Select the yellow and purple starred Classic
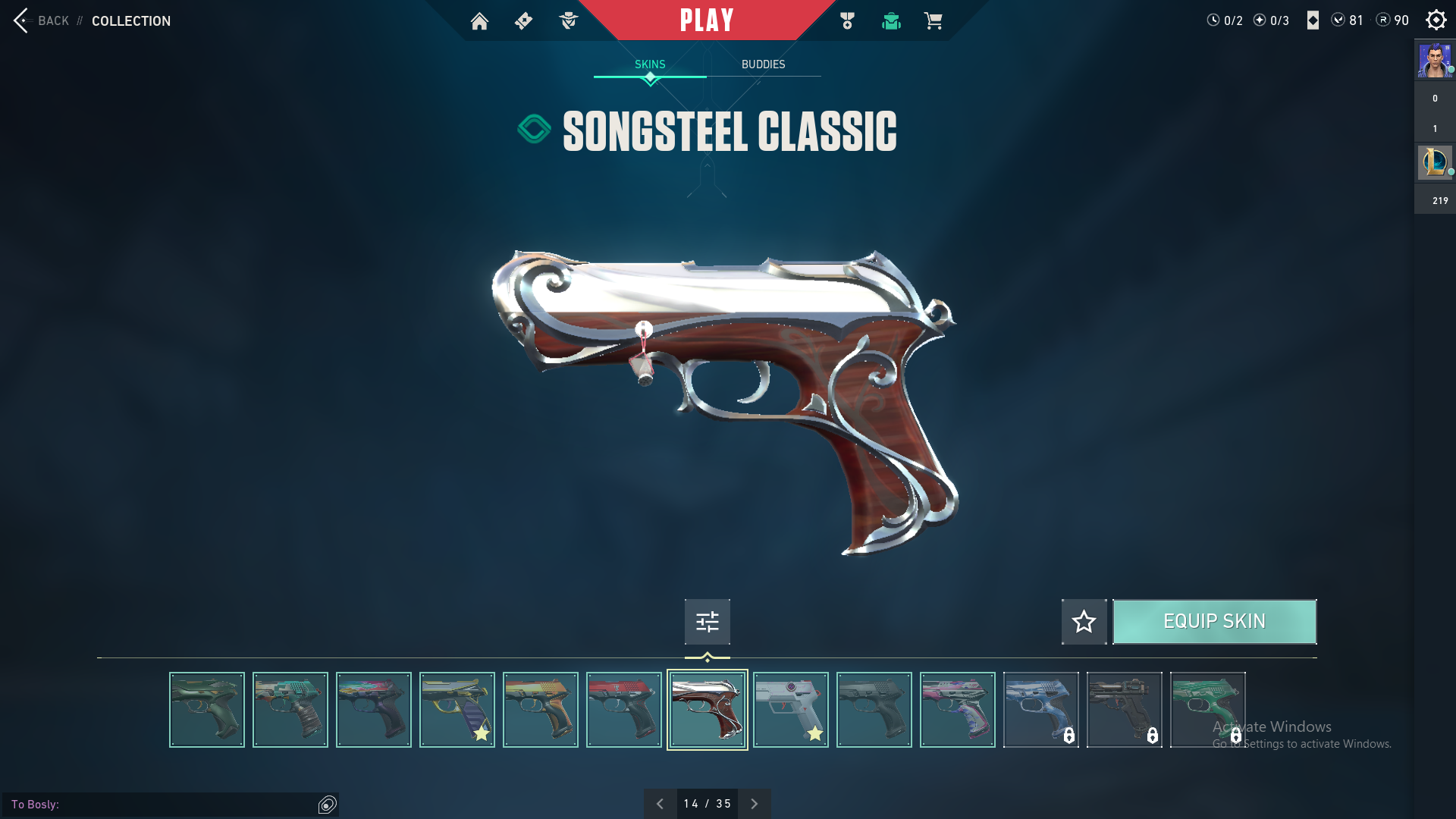 457,710
